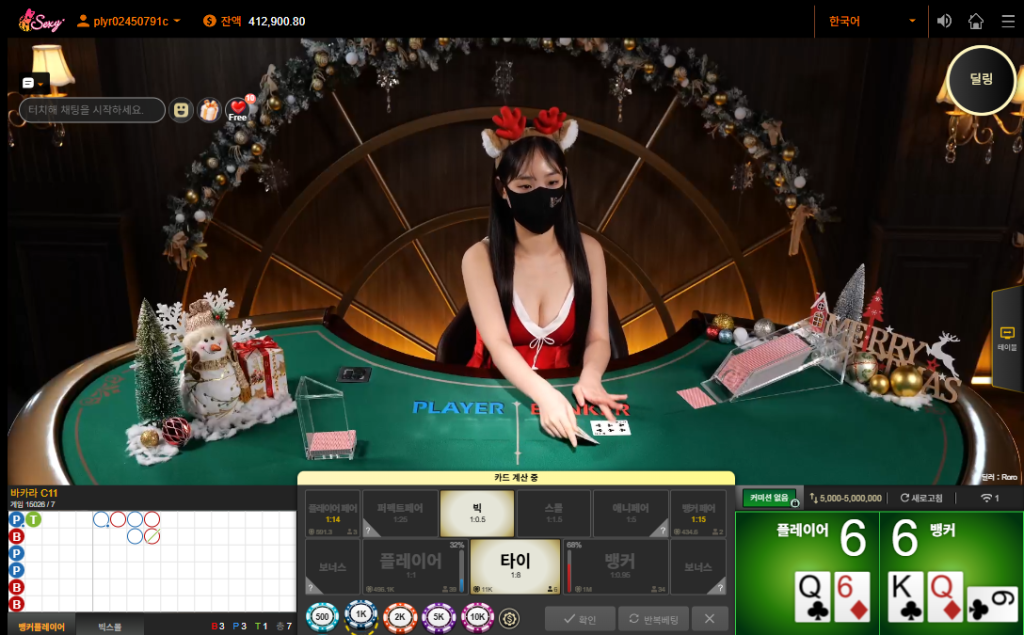Select the 10K chip
This screenshot has height=635, width=1024.
[x=478, y=618]
